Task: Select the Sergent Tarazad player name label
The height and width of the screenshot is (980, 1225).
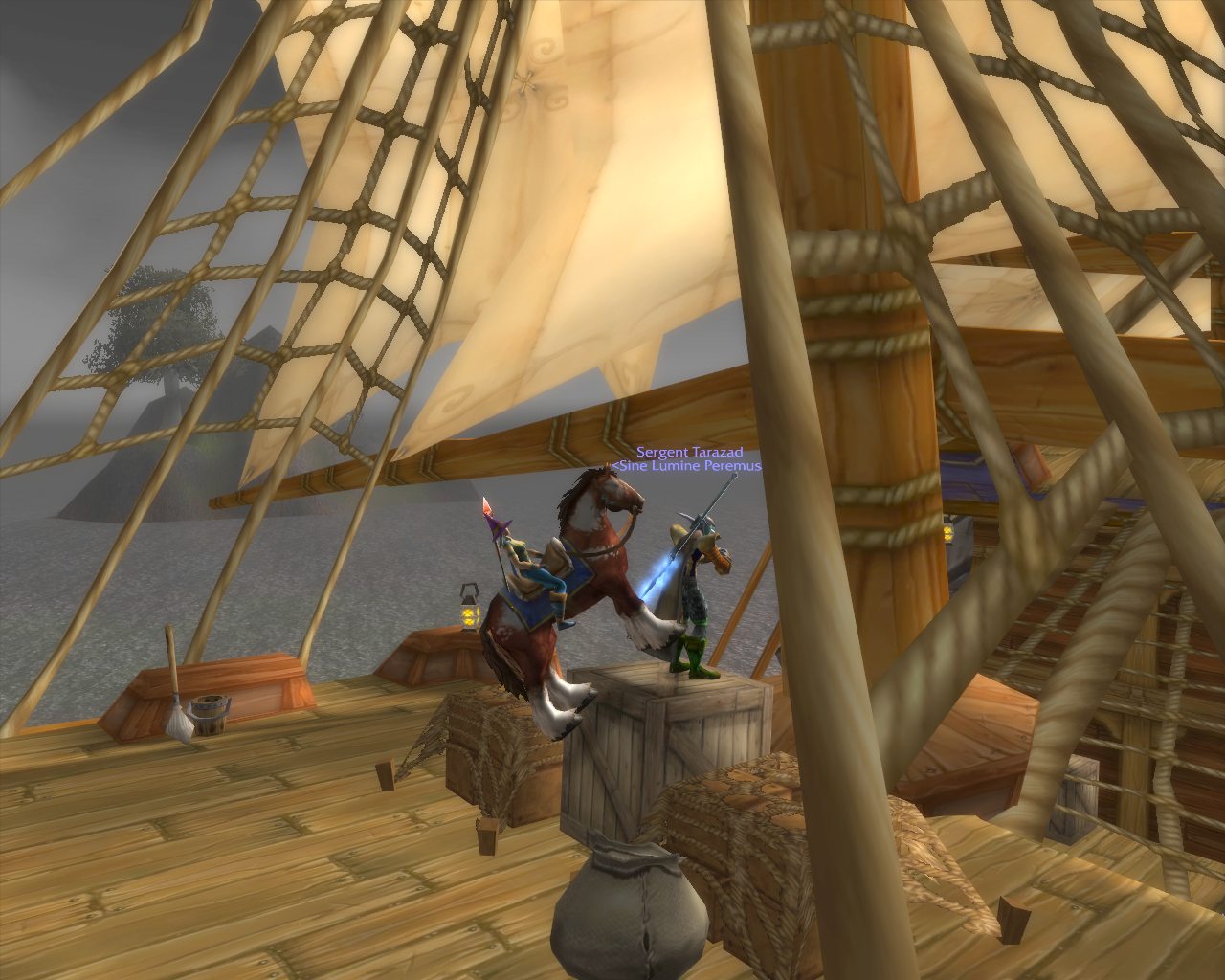Action: [x=689, y=452]
